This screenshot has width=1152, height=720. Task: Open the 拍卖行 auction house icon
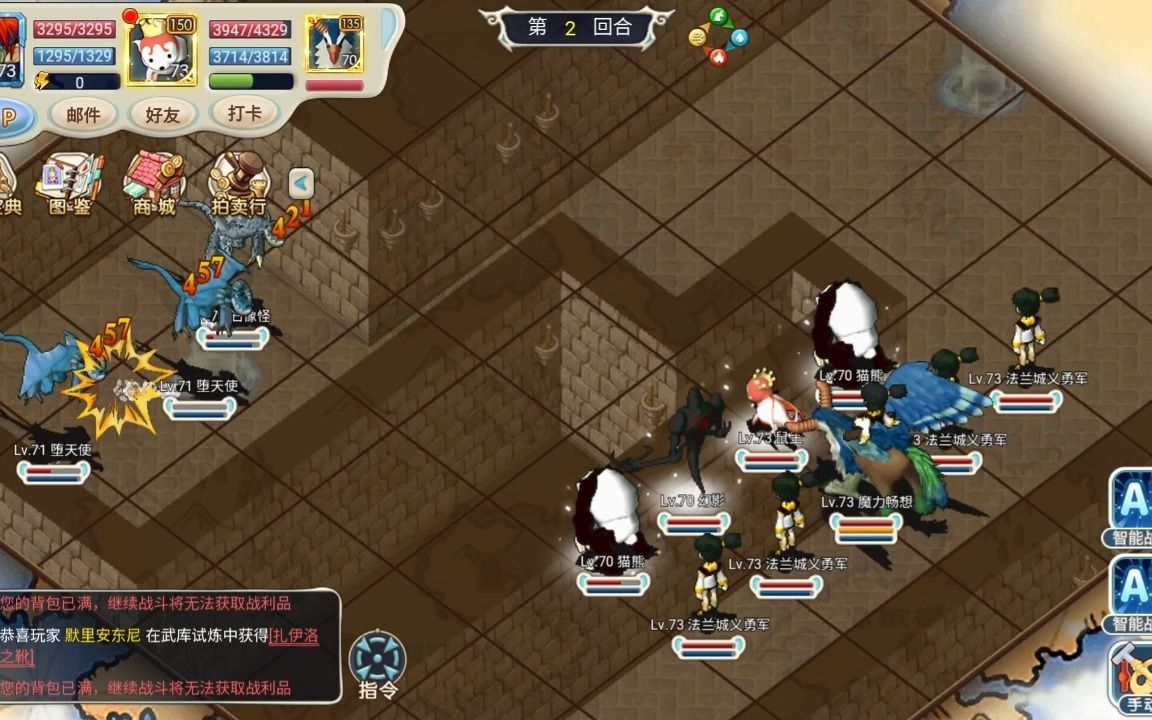tap(239, 185)
